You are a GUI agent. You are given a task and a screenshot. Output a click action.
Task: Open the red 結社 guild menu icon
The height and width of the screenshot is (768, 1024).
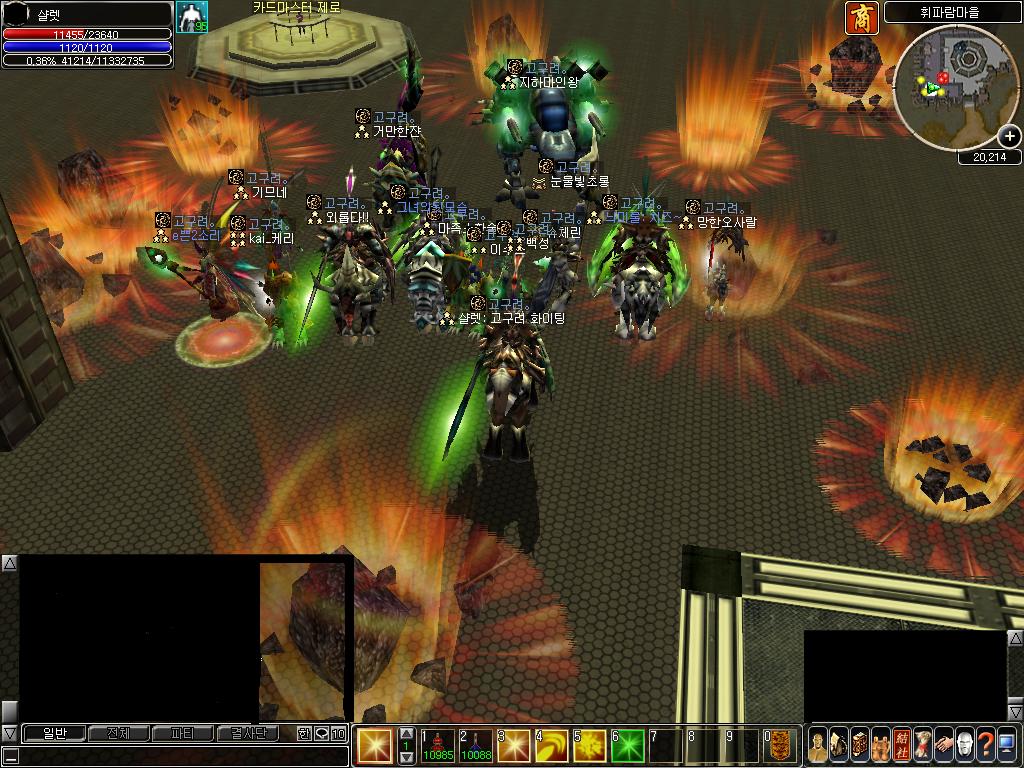pyautogui.click(x=902, y=744)
